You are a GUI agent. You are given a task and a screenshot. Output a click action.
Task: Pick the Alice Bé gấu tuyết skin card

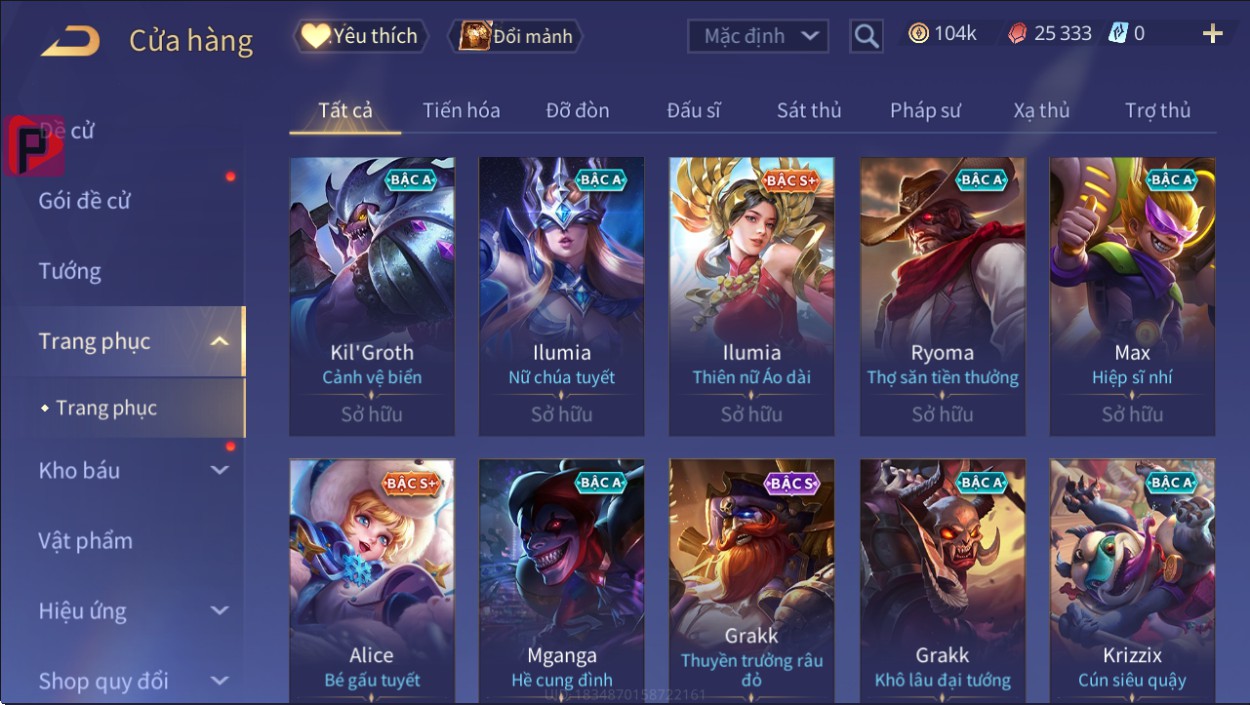pyautogui.click(x=372, y=580)
